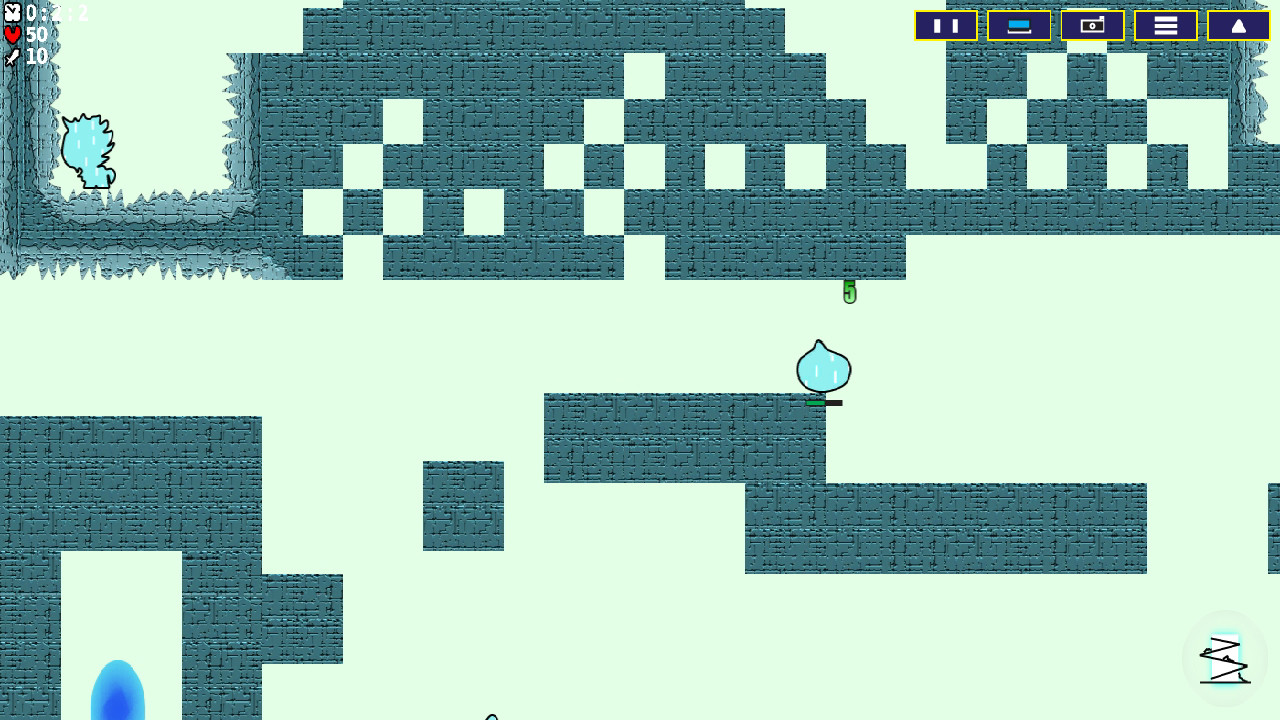The image size is (1280, 720).
Task: Click the sword attack icon
Action: pos(12,55)
